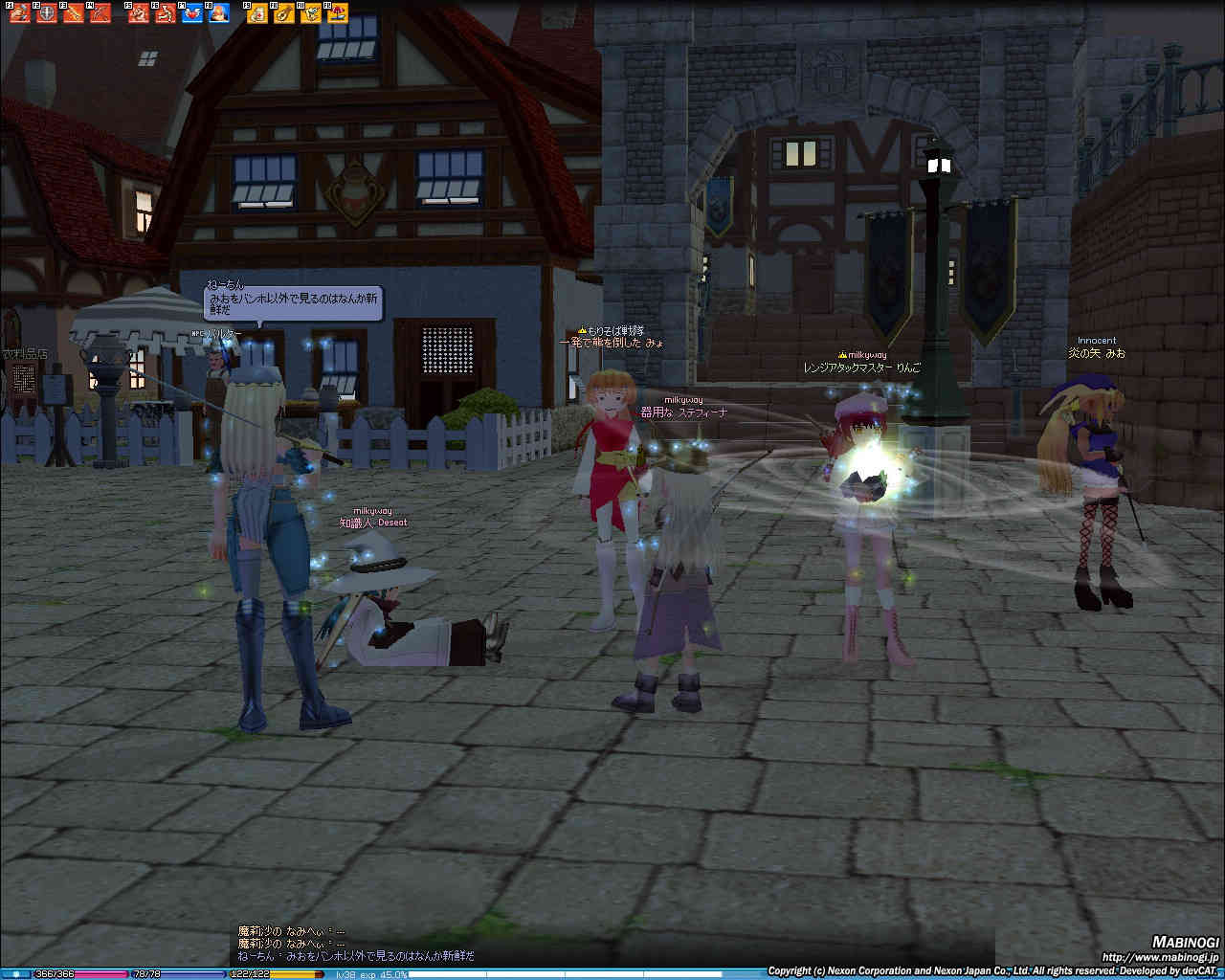The height and width of the screenshot is (980, 1225).
Task: Select the sword attack skill icon
Action: click(74, 13)
